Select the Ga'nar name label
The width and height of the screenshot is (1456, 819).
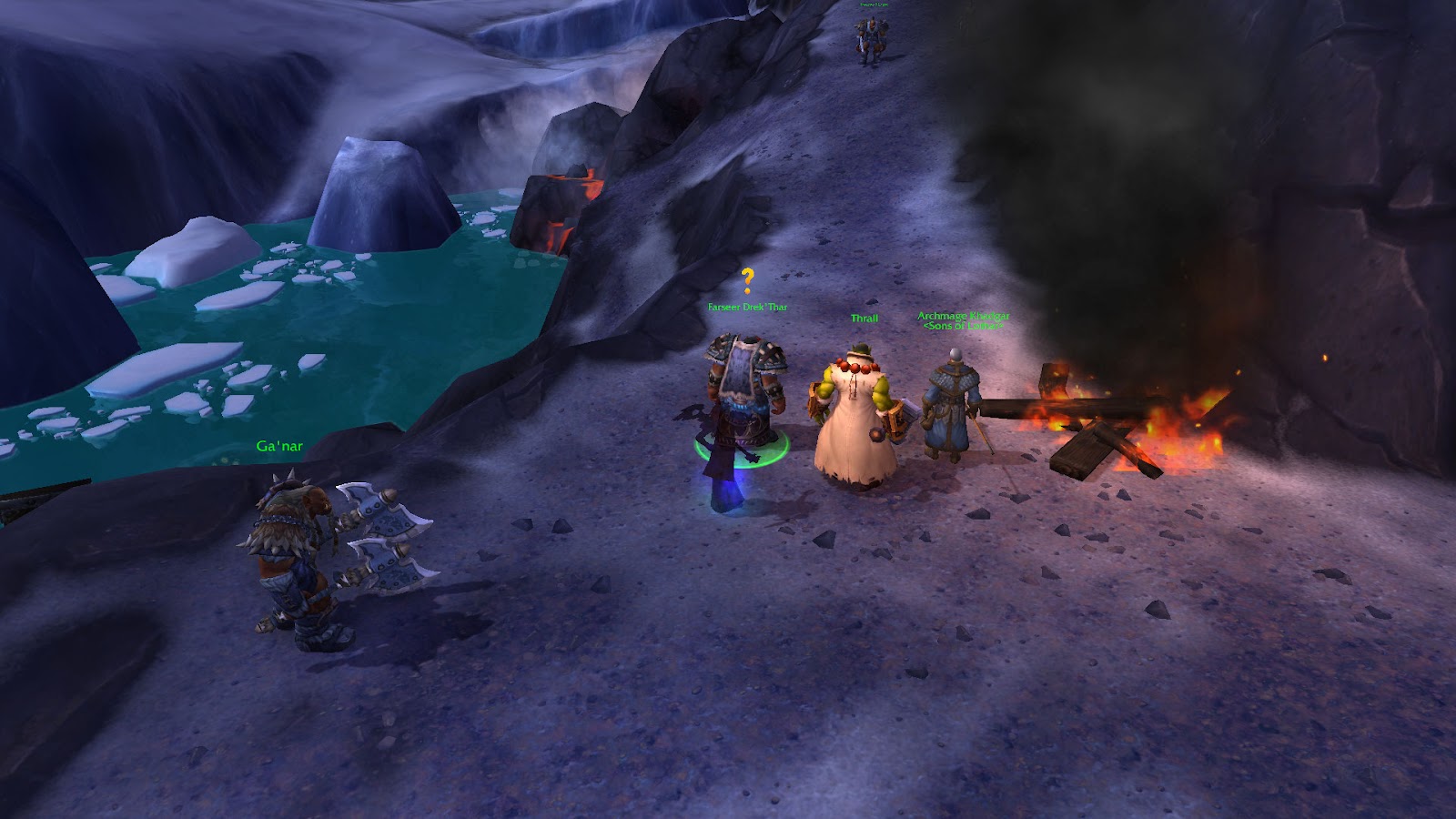tap(279, 446)
